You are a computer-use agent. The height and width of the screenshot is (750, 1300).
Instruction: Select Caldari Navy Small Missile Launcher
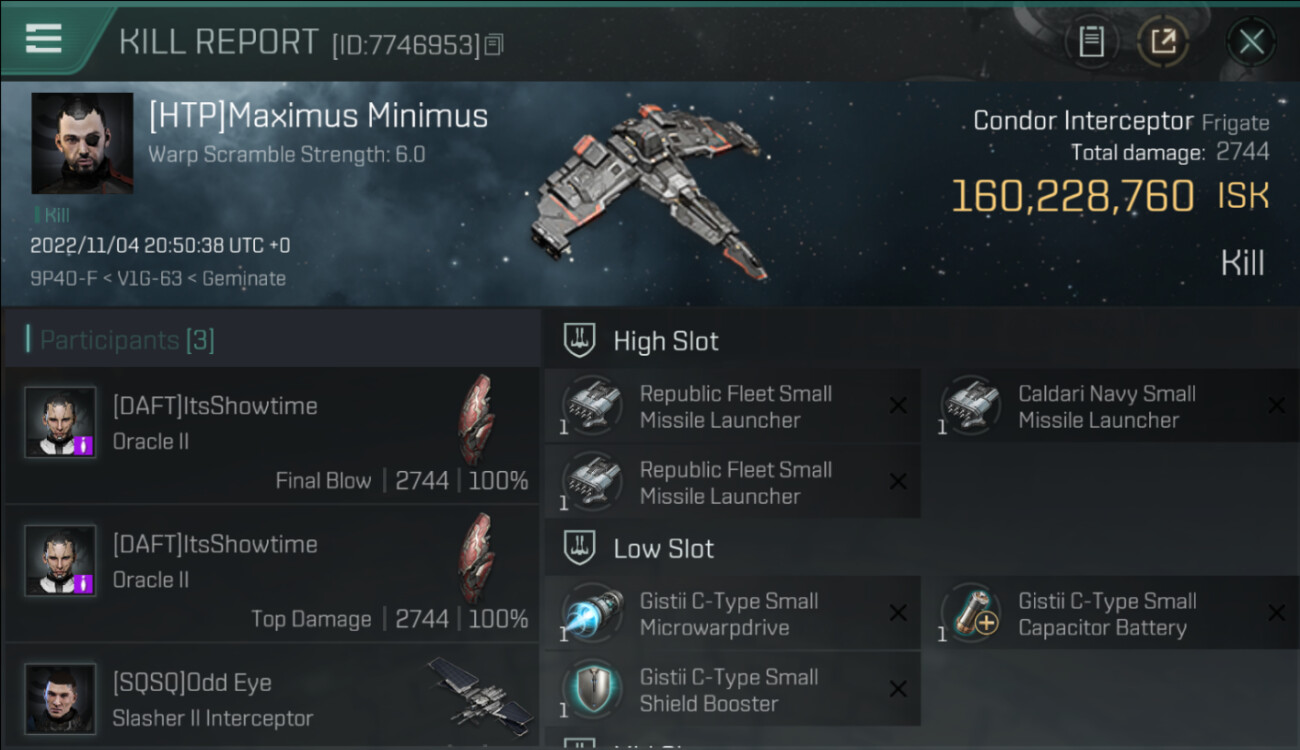[x=1106, y=407]
